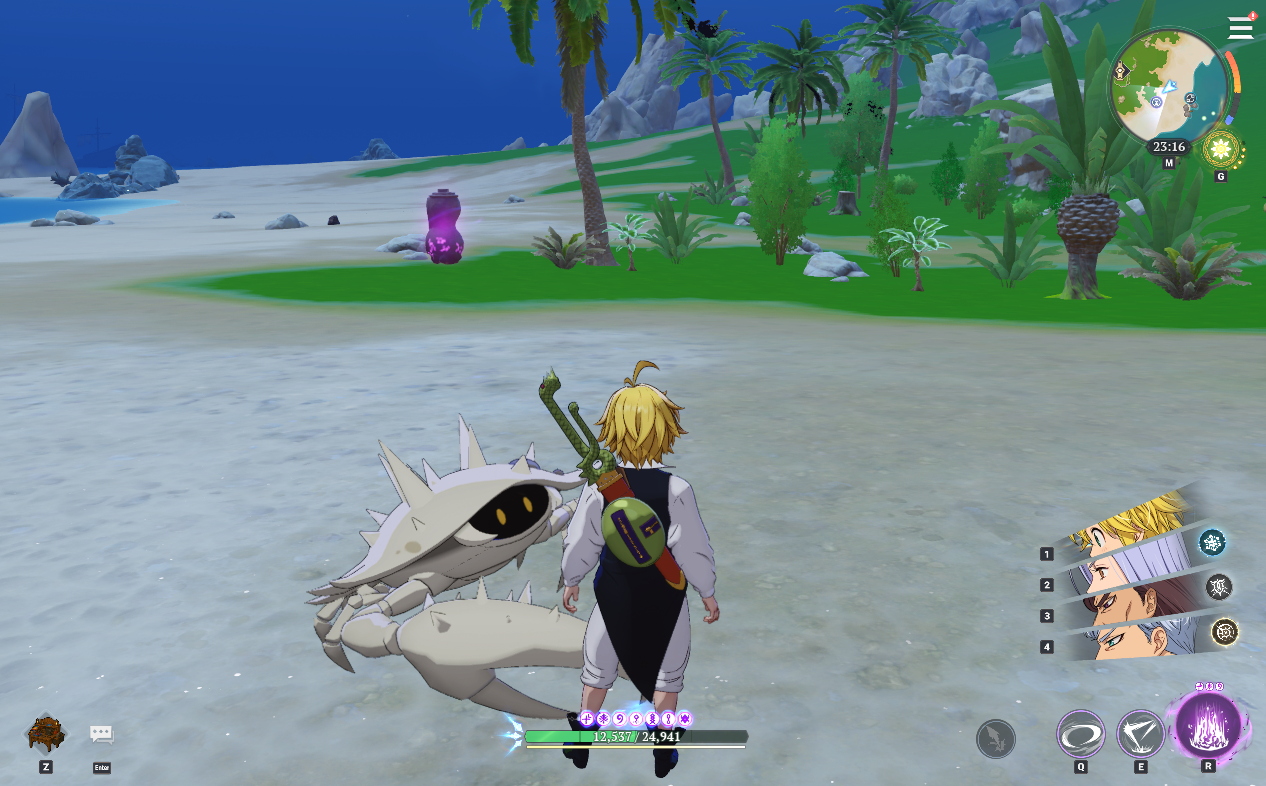Activate the angular strike skill
The image size is (1266, 786).
(x=1140, y=735)
